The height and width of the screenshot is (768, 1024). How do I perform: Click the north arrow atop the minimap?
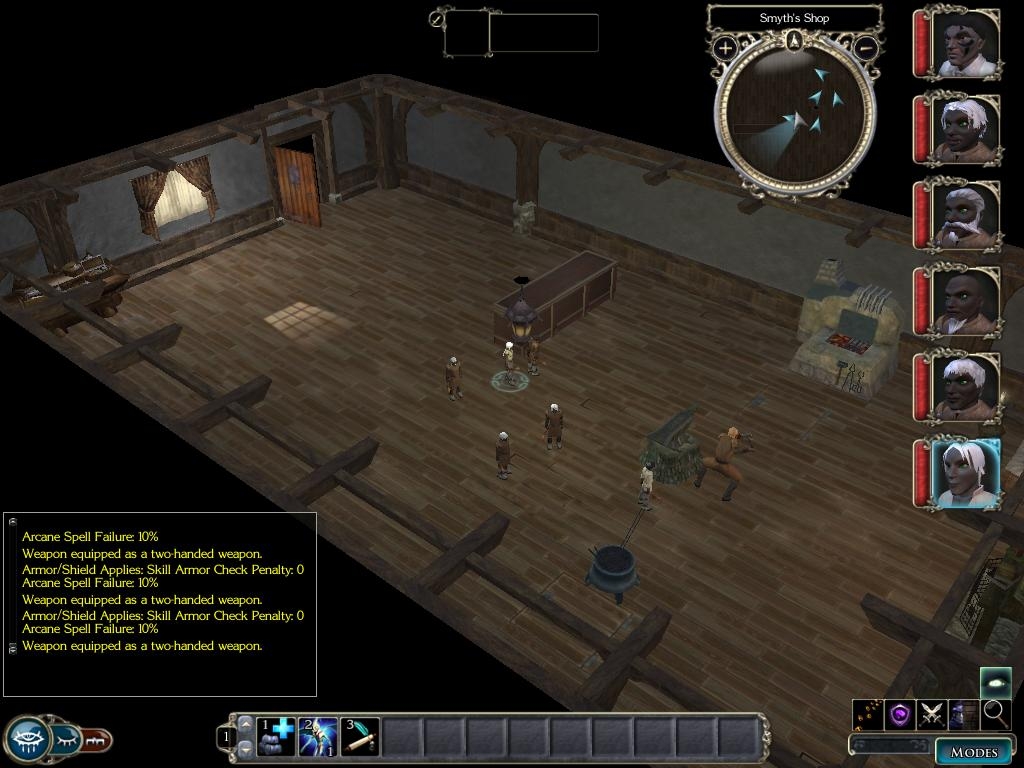pyautogui.click(x=794, y=40)
